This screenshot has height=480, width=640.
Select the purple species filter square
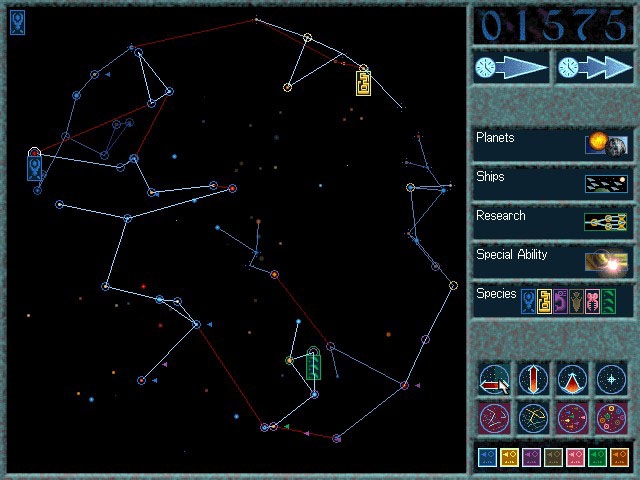tap(531, 458)
